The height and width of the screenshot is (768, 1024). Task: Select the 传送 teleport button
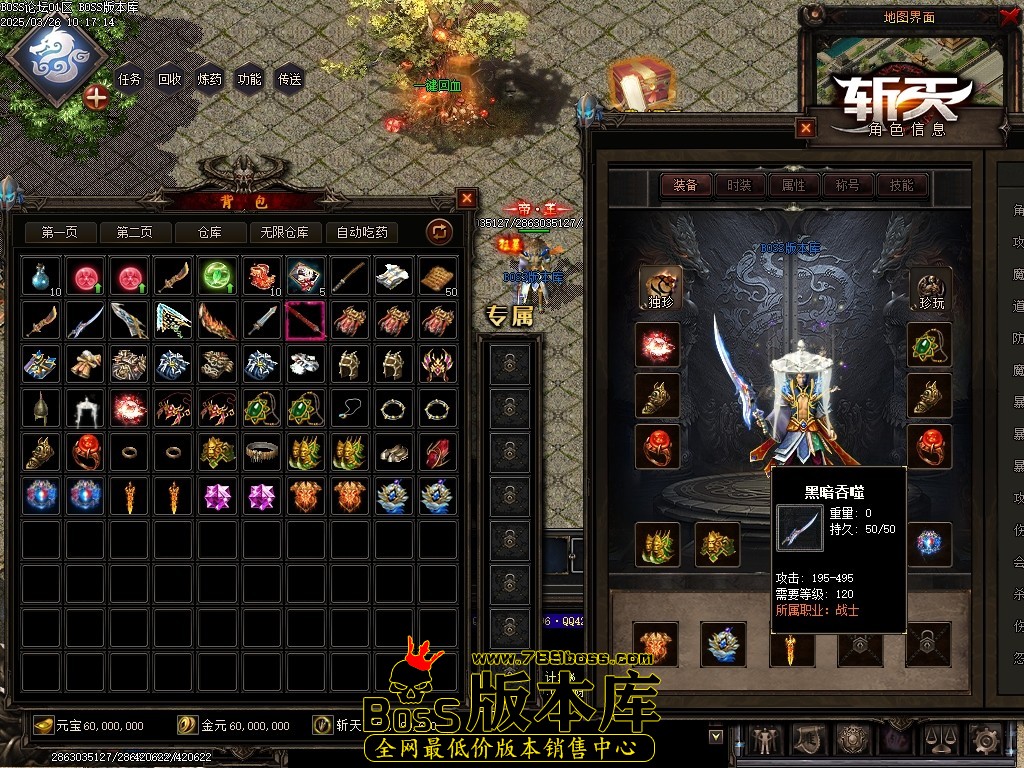(x=290, y=79)
